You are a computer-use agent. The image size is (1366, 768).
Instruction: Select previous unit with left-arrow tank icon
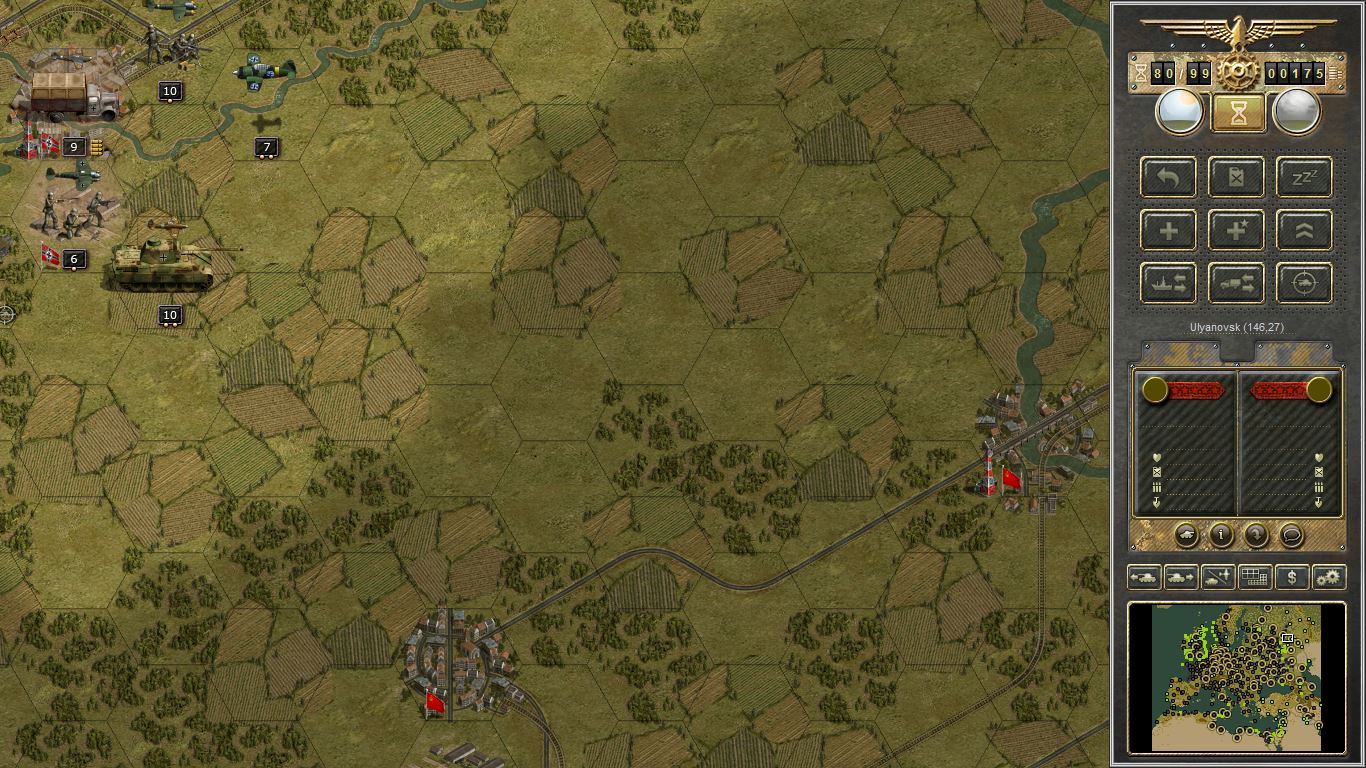(1146, 577)
